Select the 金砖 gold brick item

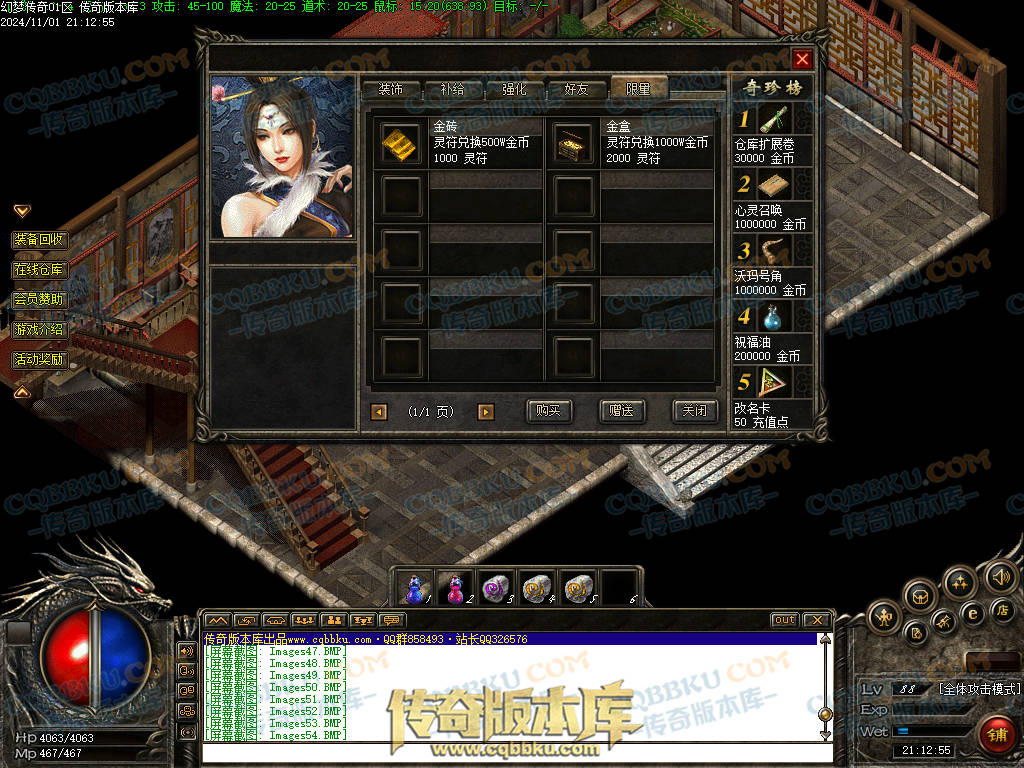(x=402, y=143)
